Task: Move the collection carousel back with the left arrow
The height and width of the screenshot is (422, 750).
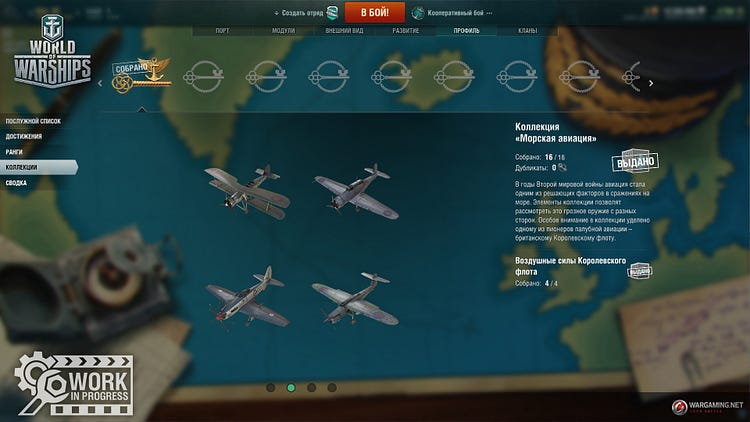Action: (x=99, y=83)
